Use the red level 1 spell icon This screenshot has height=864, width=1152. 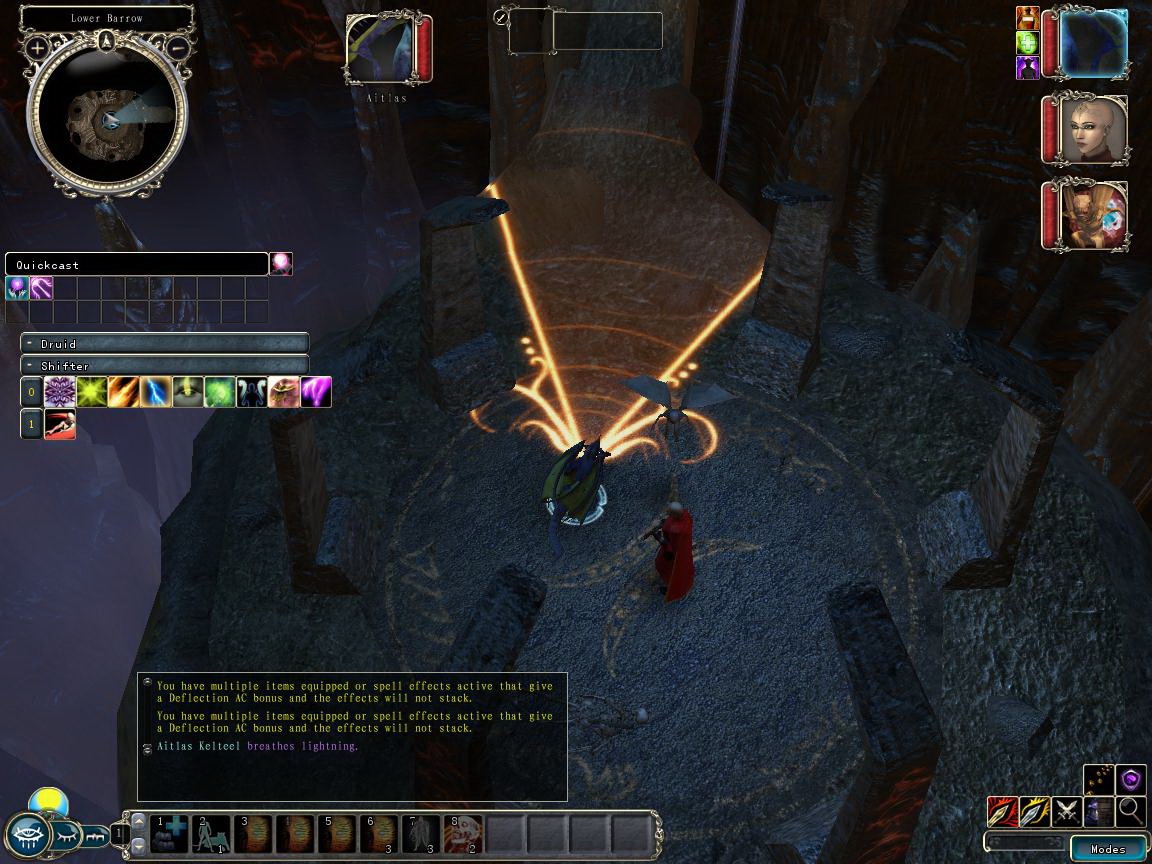[60, 424]
